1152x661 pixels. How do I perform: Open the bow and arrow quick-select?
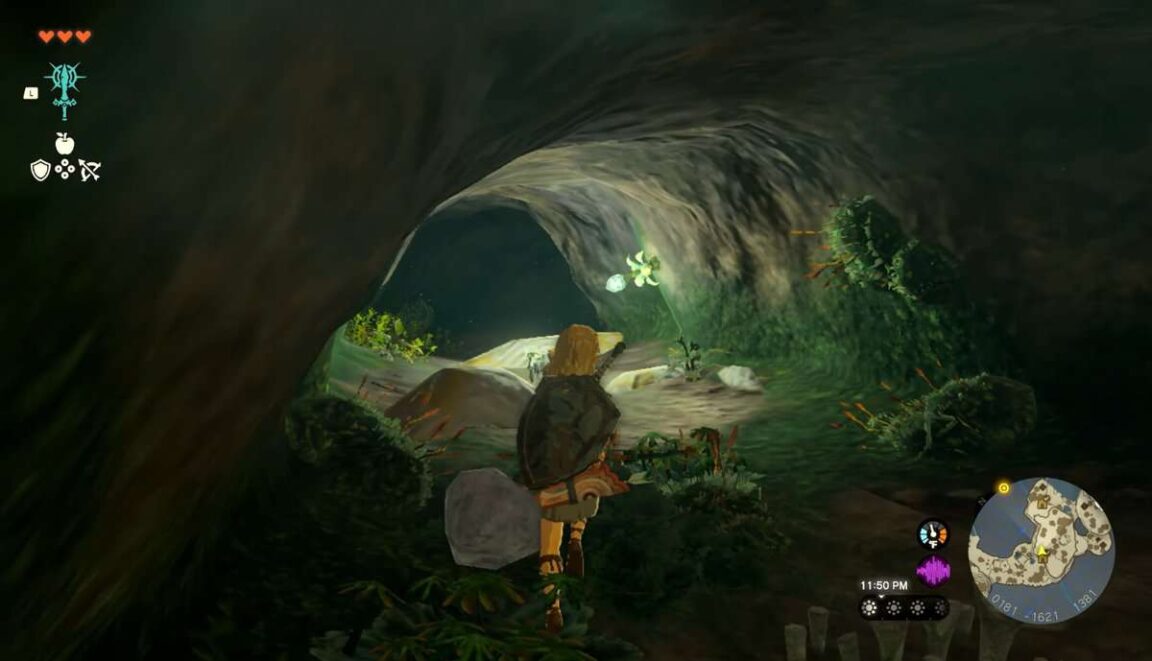click(x=90, y=171)
